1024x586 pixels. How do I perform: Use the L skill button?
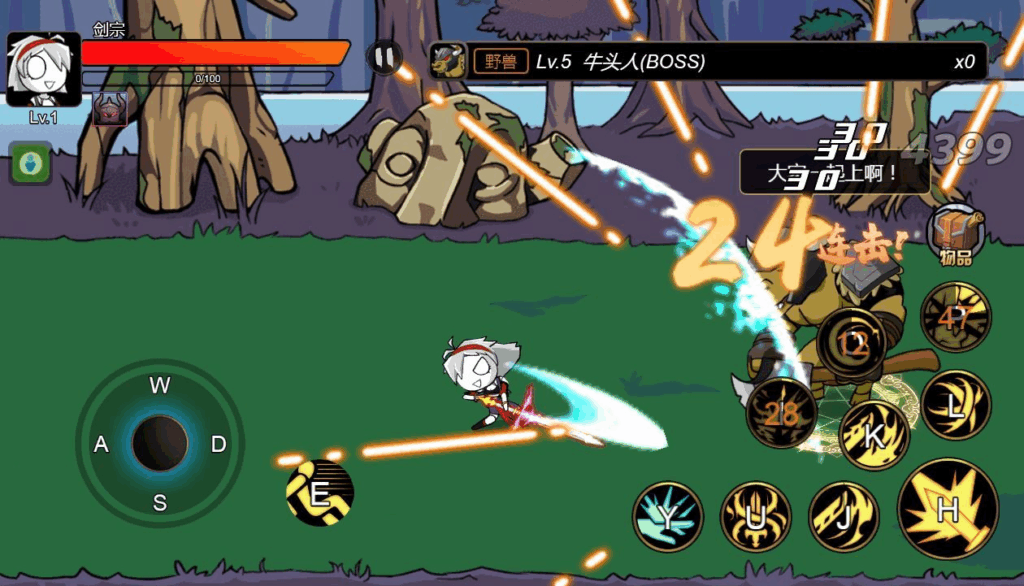click(x=955, y=404)
